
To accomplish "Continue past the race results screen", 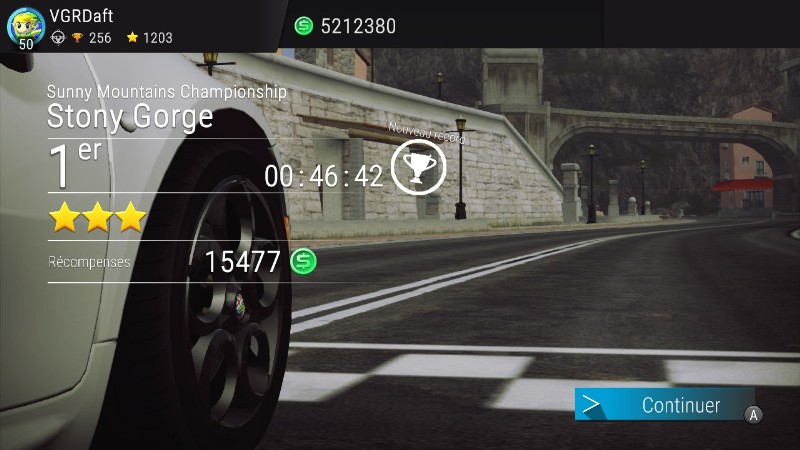I will [665, 405].
